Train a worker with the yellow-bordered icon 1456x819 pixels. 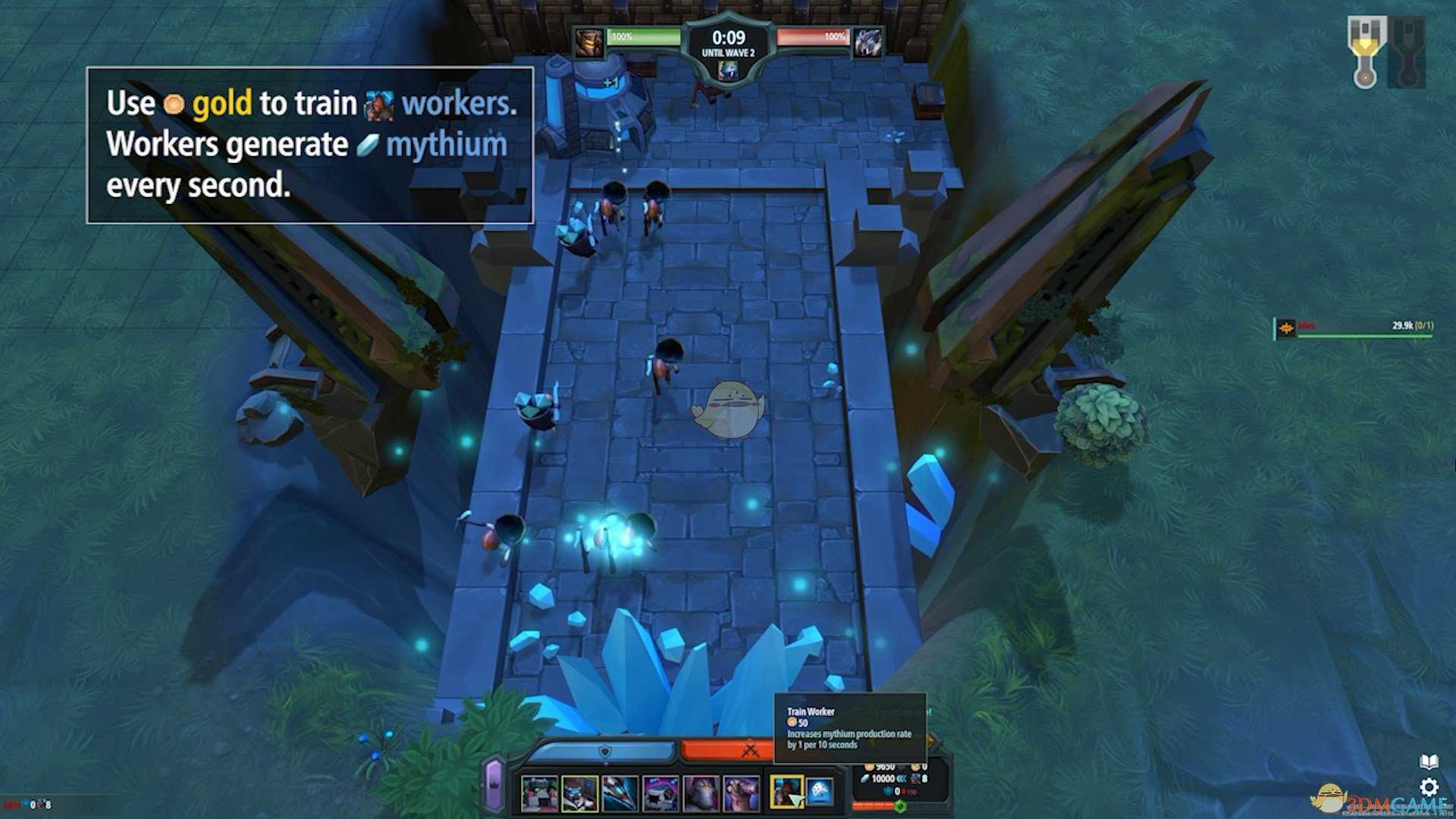786,792
